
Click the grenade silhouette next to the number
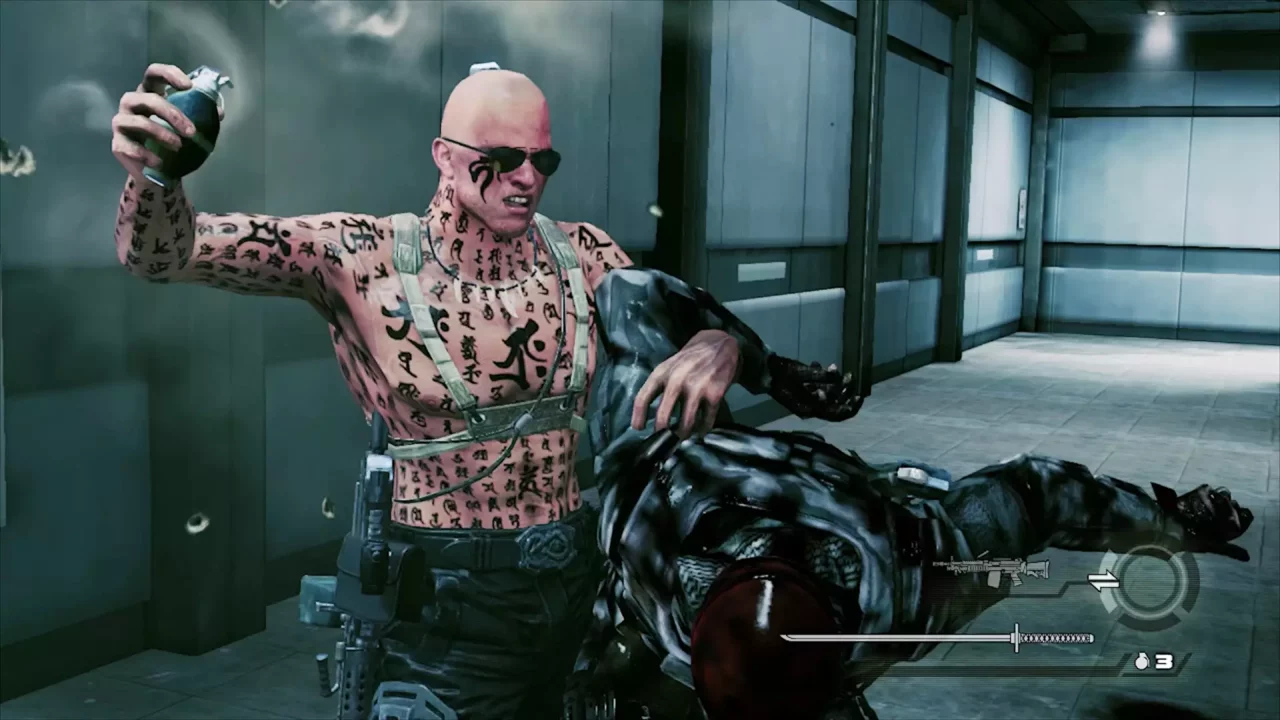coord(1142,660)
